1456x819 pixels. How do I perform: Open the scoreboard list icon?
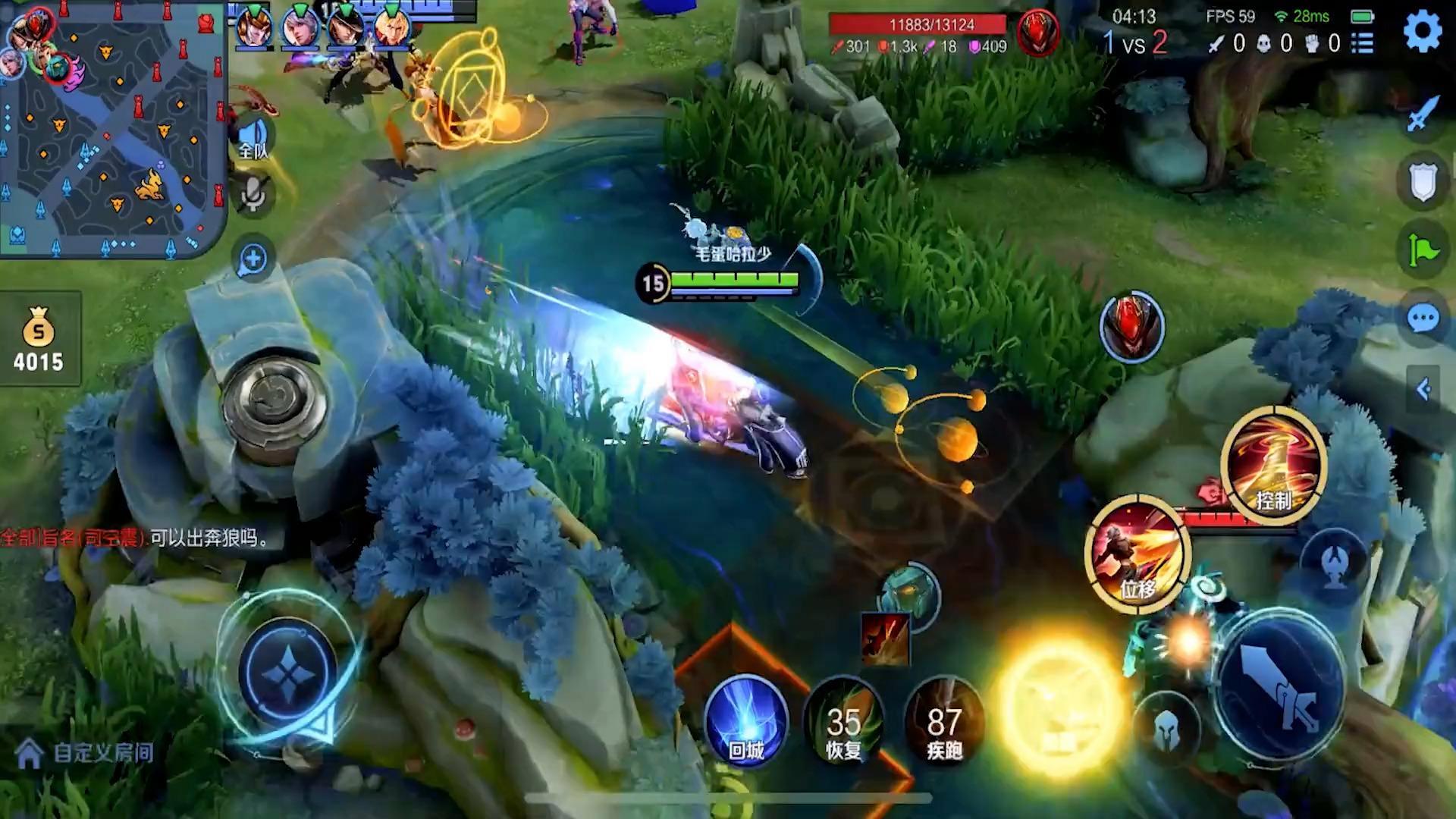point(1363,43)
